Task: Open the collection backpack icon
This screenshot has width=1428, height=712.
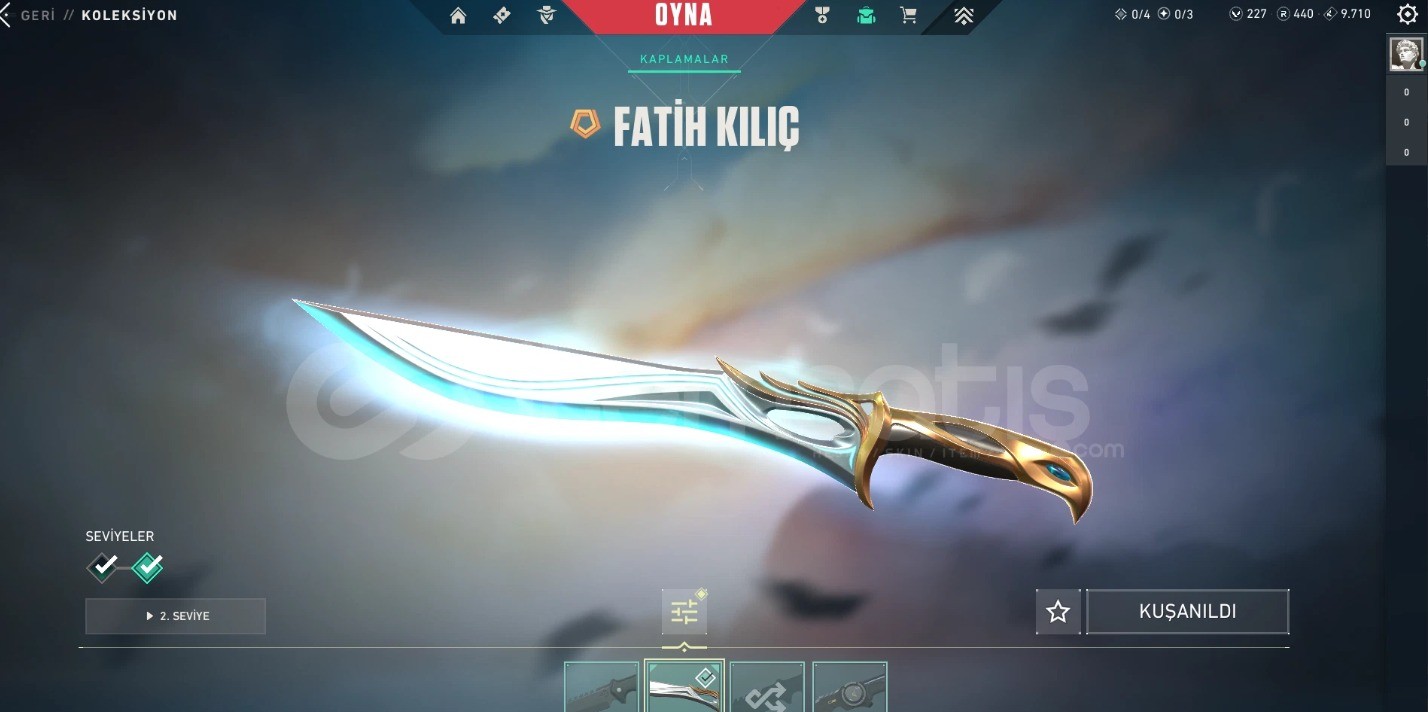Action: click(x=865, y=15)
